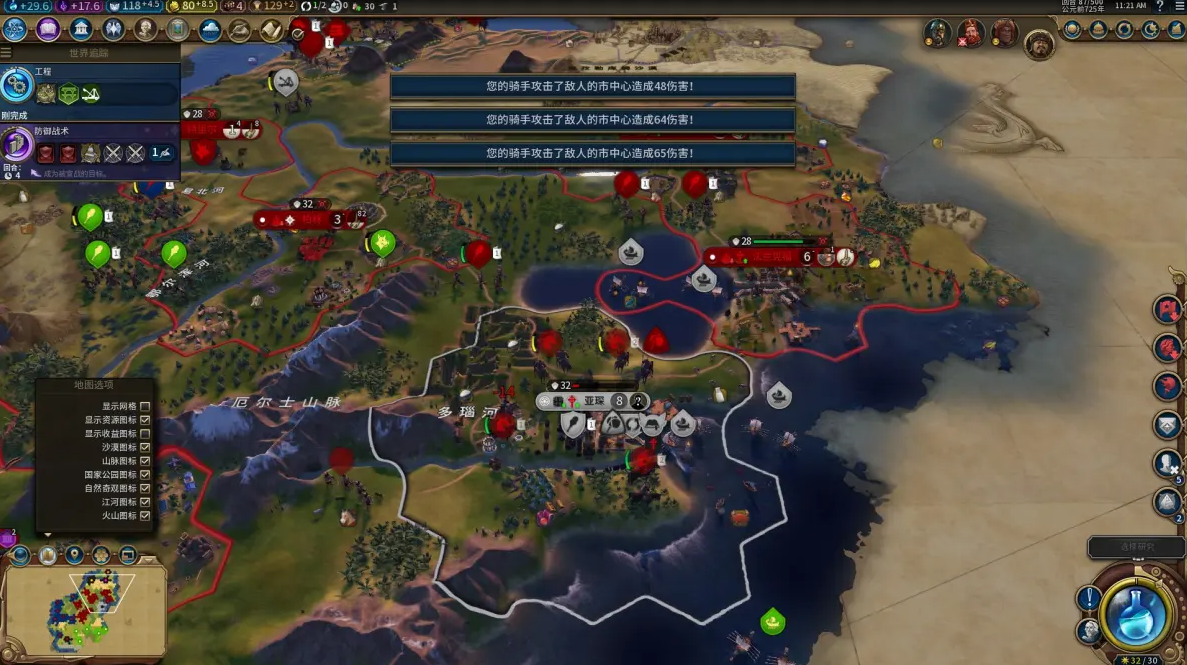1187x665 pixels.
Task: Collapse the 世界追踪 tracker menu
Action: (8, 52)
